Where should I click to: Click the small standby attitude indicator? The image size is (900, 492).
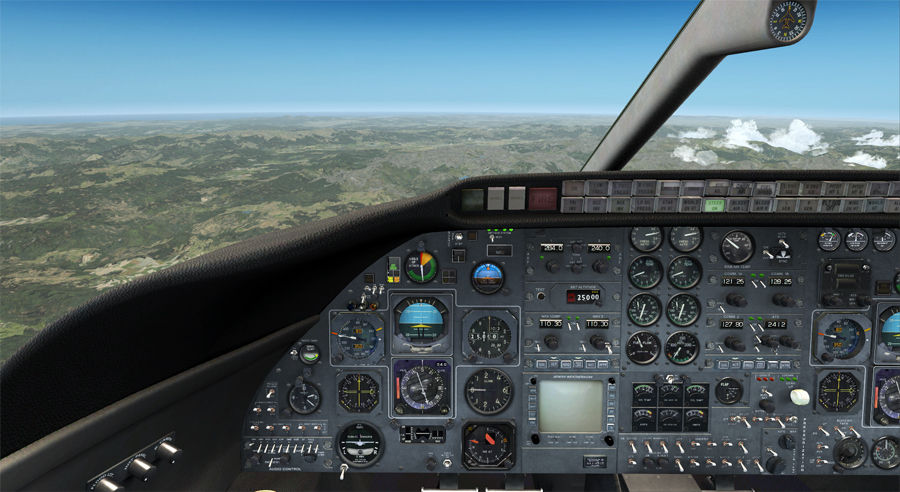(x=488, y=275)
